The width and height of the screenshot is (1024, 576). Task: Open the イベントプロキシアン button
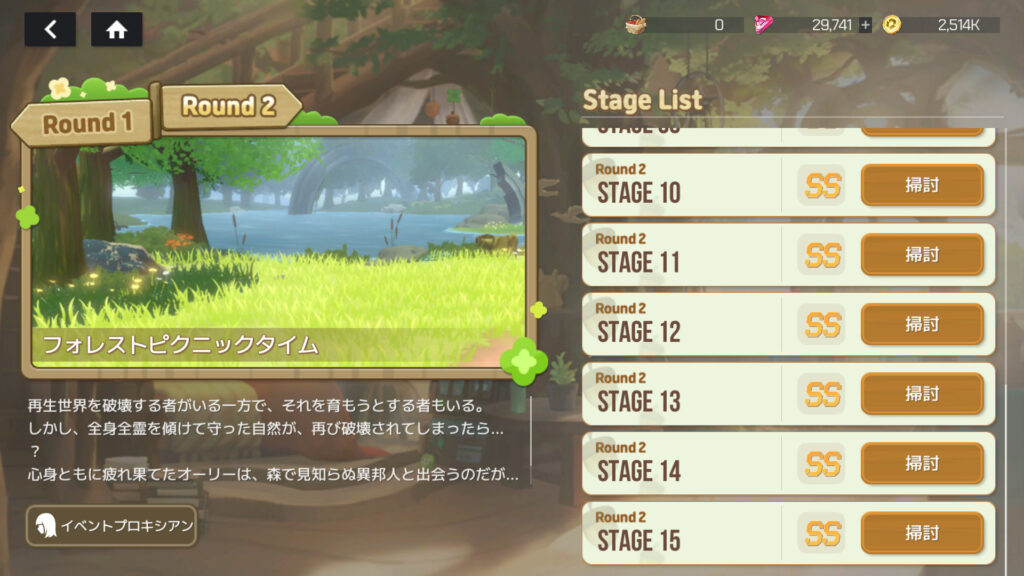click(111, 526)
